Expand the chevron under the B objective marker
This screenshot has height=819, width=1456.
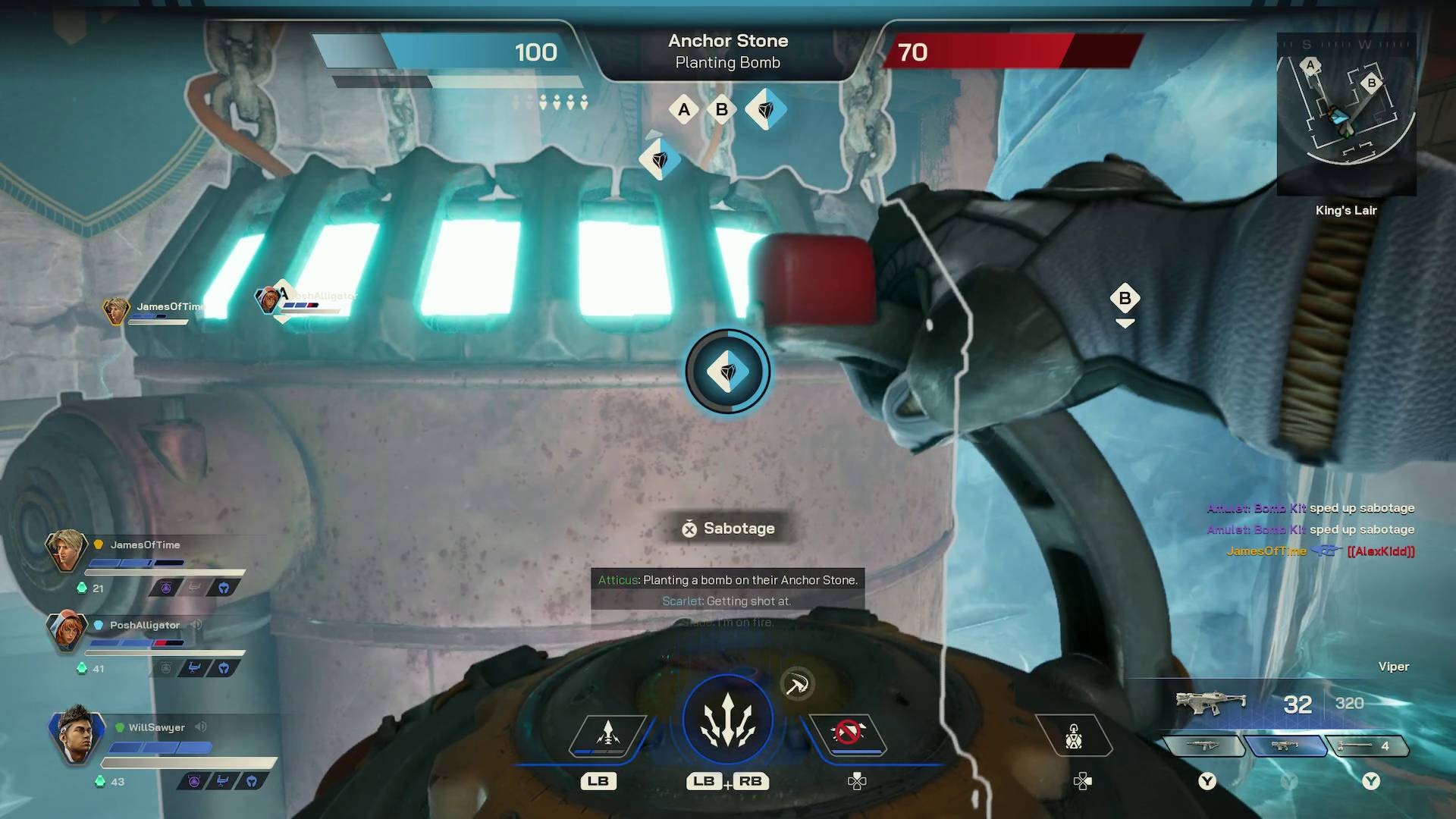[1125, 322]
